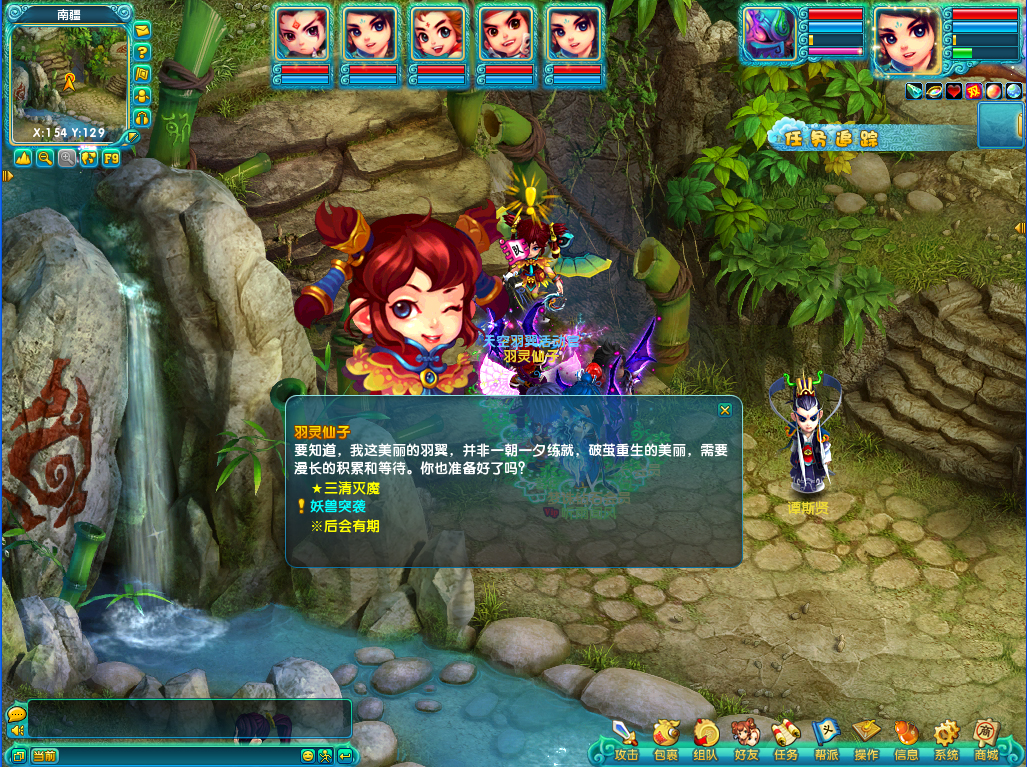Click the F9 button under the minimap
This screenshot has width=1027, height=767.
(110, 158)
